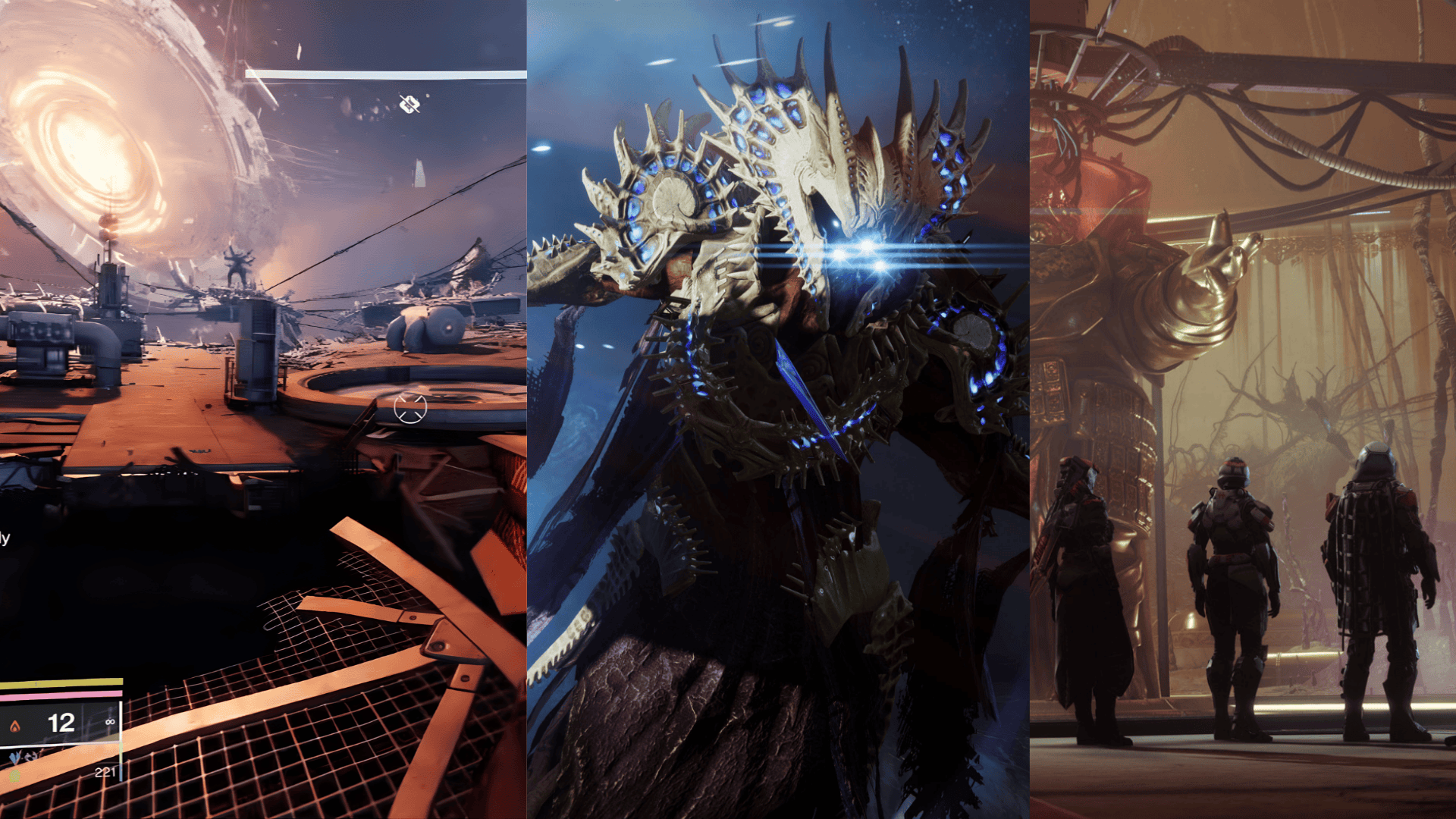
Task: Click the yellow super energy bar
Action: 61,681
